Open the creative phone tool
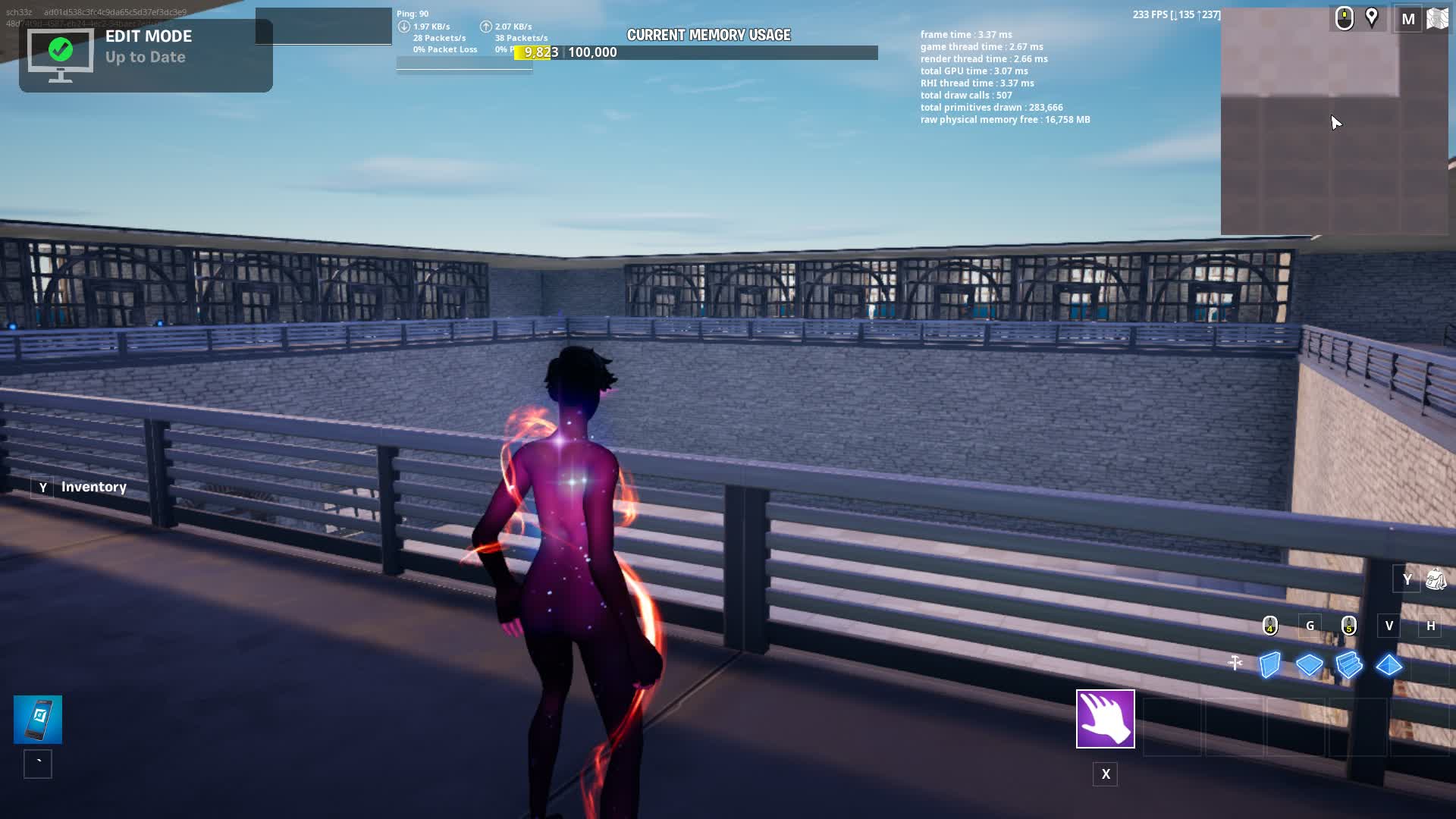 (38, 719)
